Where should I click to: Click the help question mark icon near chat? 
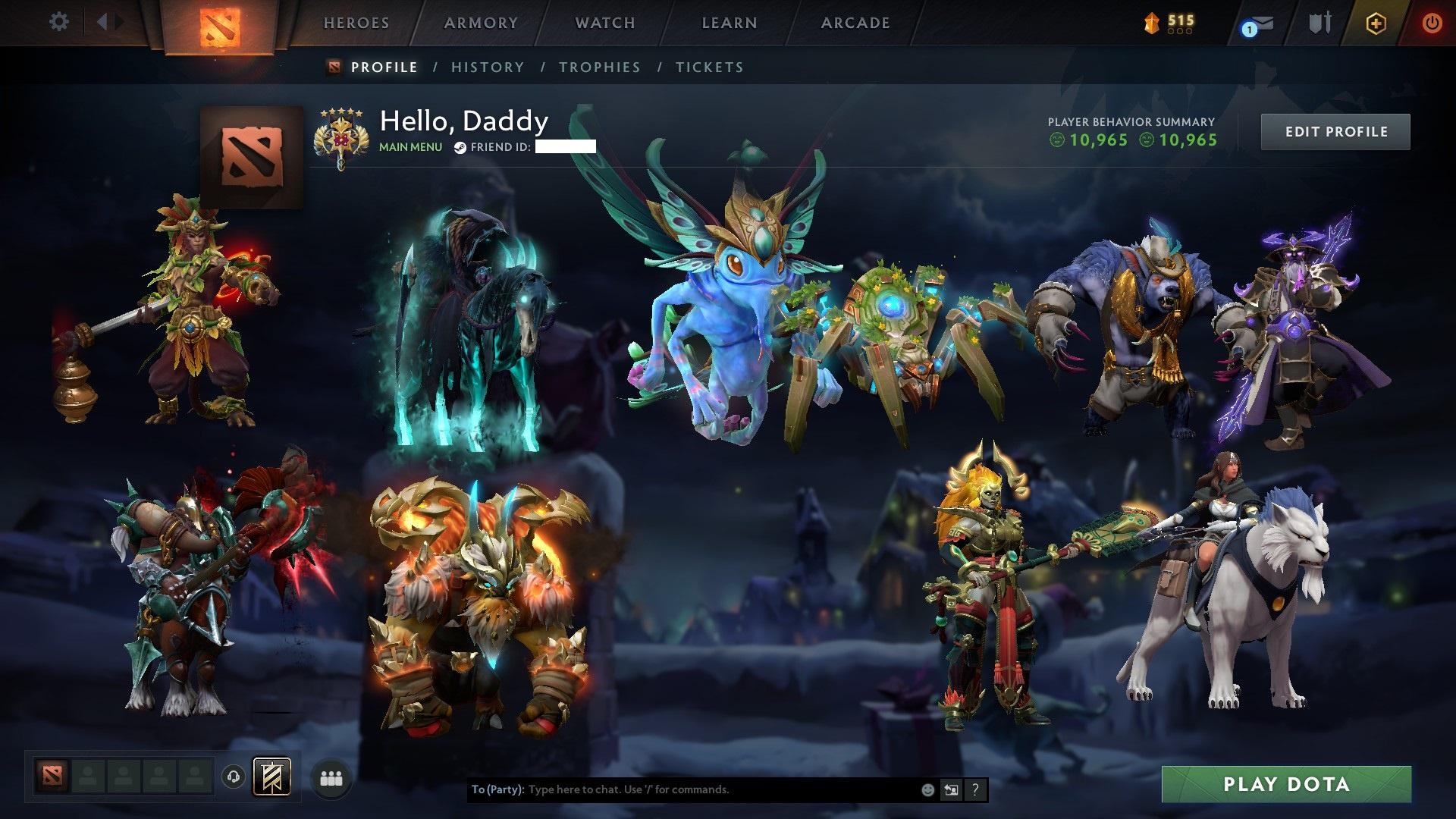coord(974,789)
